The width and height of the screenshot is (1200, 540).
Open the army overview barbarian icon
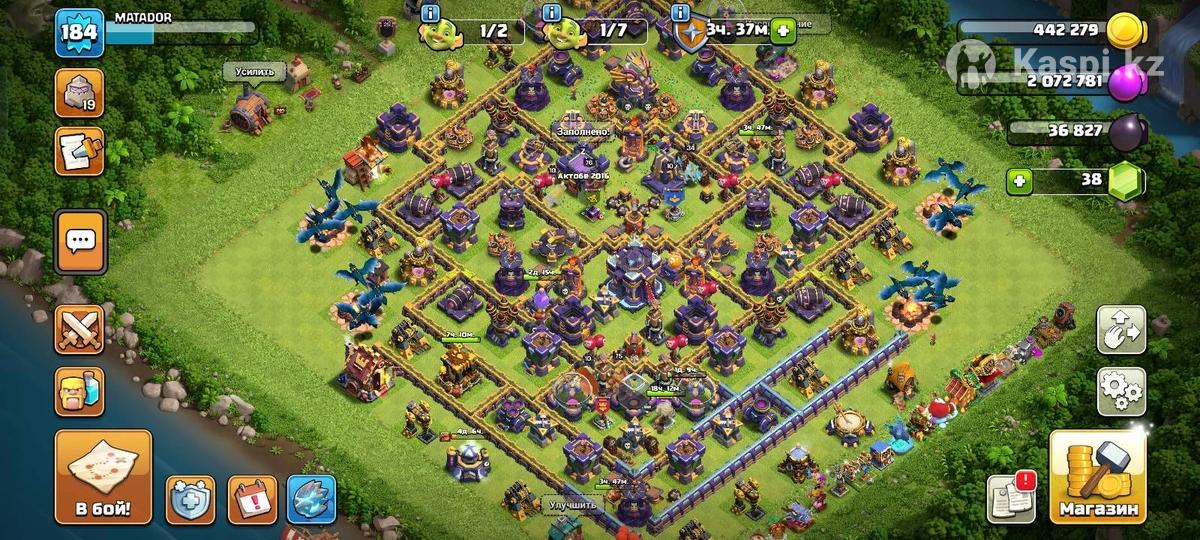[79, 391]
